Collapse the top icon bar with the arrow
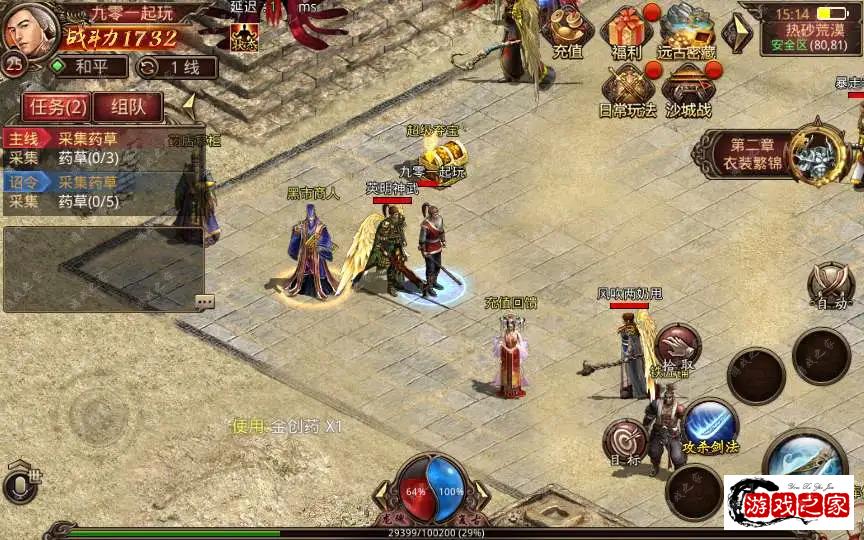This screenshot has height=540, width=864. pos(740,31)
